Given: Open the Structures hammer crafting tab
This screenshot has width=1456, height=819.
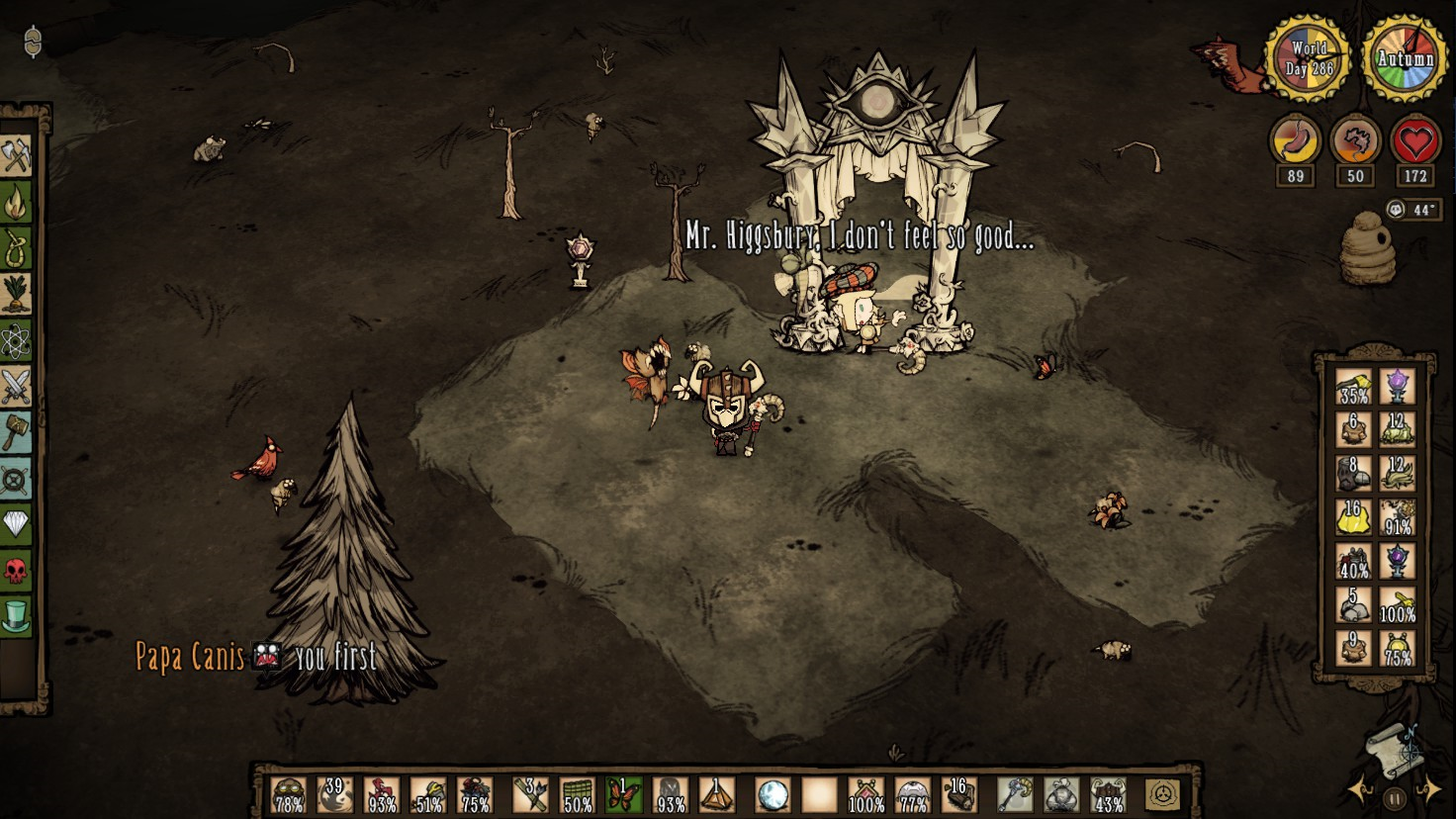Looking at the screenshot, I should (17, 432).
